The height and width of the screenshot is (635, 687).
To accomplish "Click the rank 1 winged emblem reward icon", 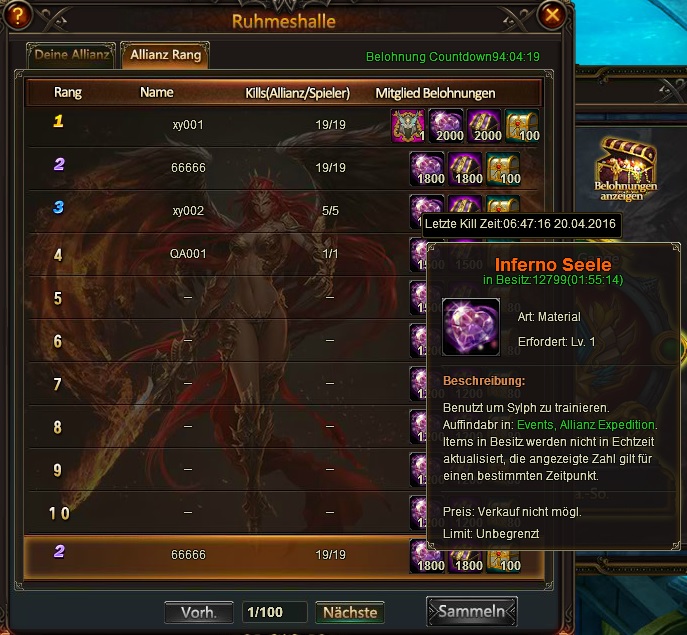I will click(x=408, y=125).
